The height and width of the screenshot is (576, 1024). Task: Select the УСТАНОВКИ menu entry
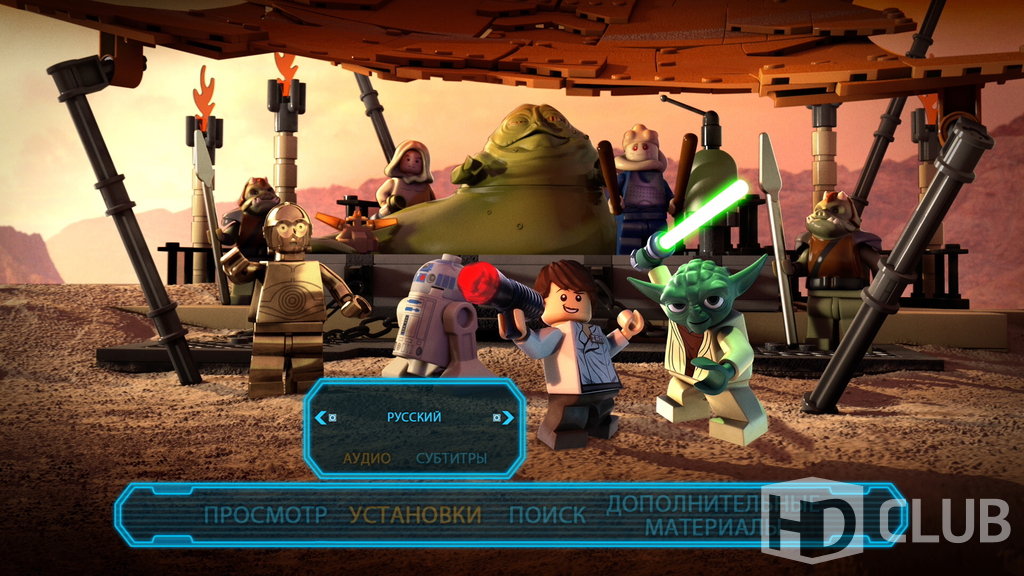(x=415, y=515)
